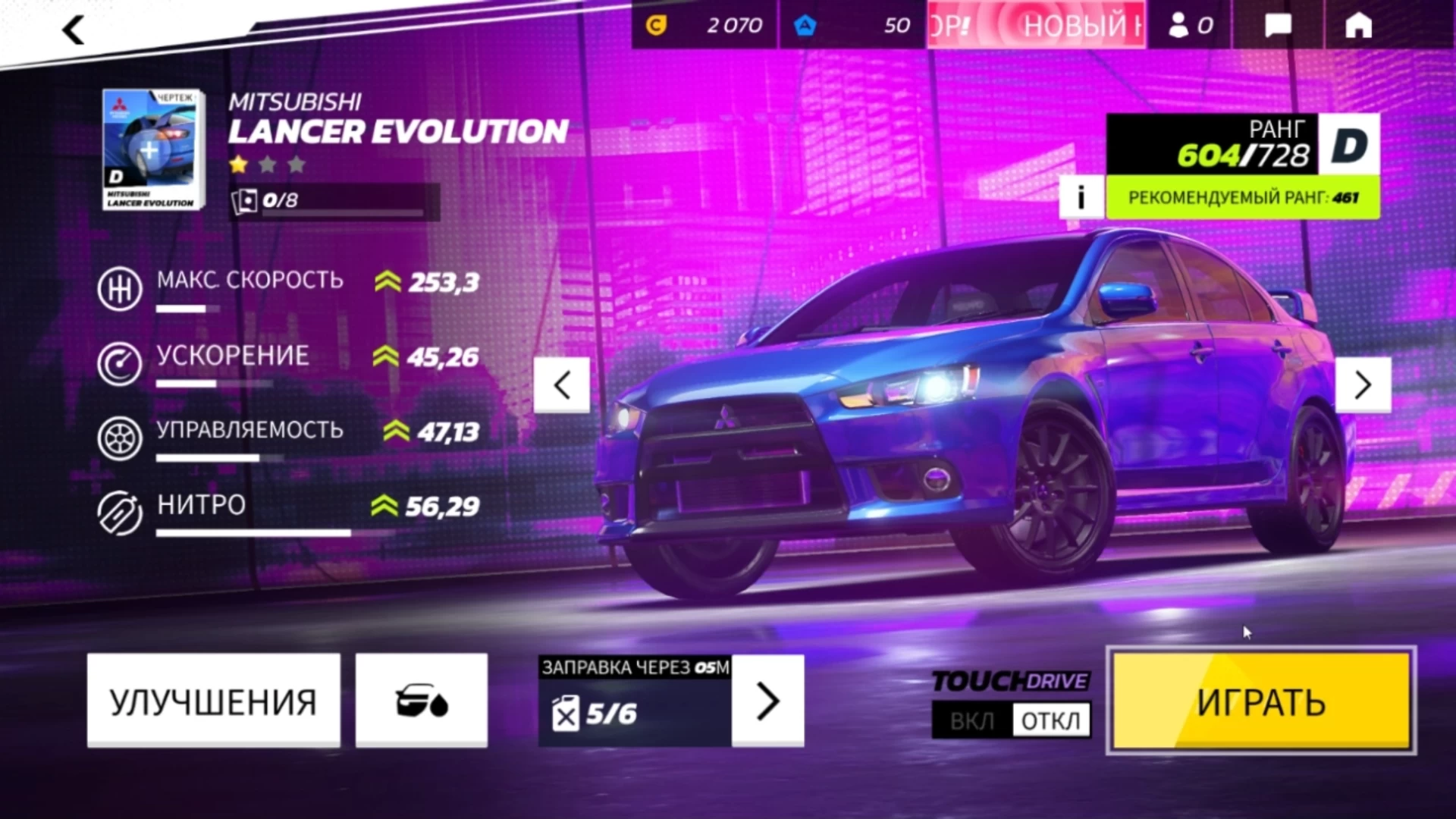Open the Lancer Evolution blueprint card
This screenshot has height=819, width=1456.
(x=153, y=149)
